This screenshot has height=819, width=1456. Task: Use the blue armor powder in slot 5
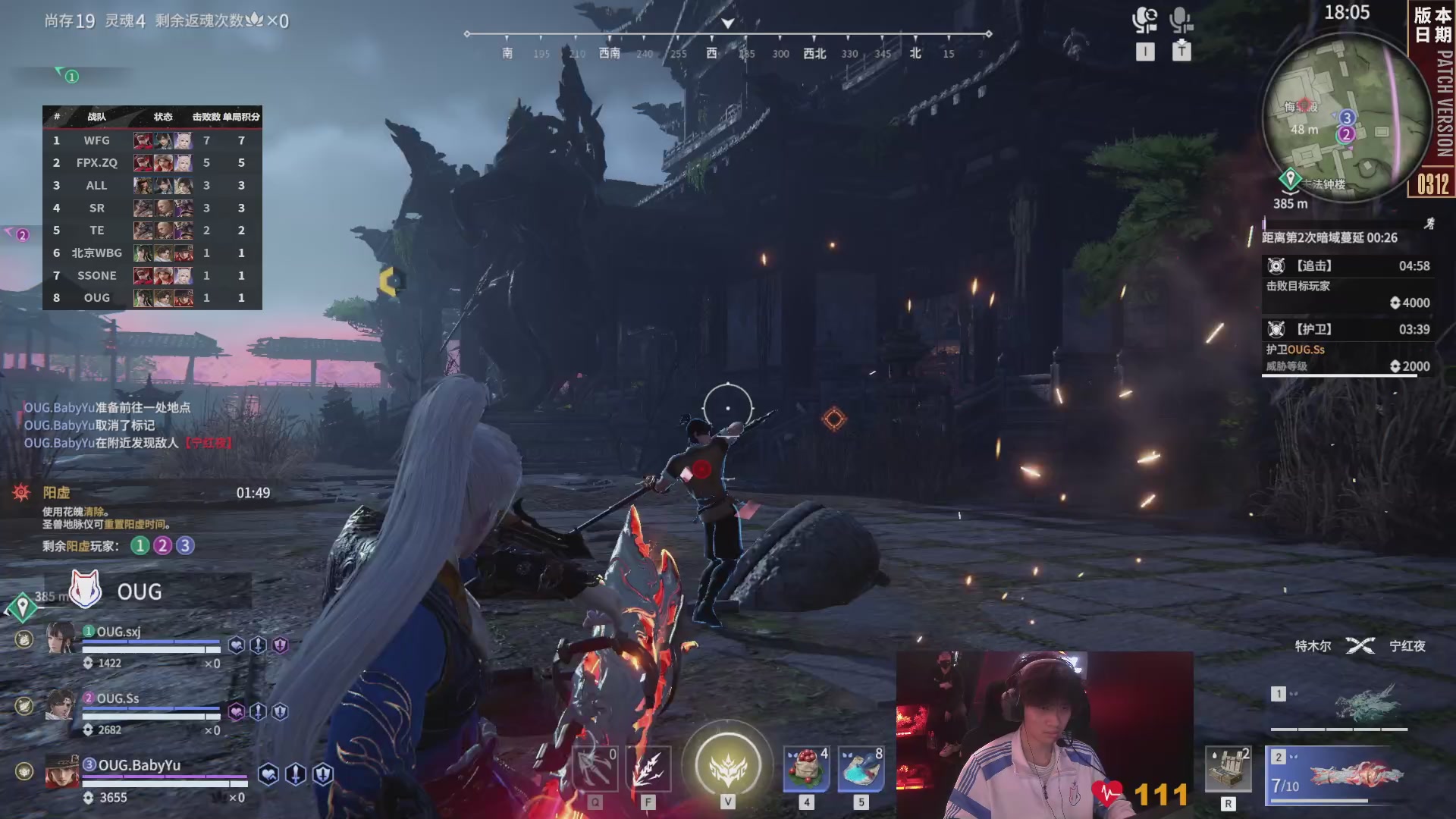click(x=861, y=769)
